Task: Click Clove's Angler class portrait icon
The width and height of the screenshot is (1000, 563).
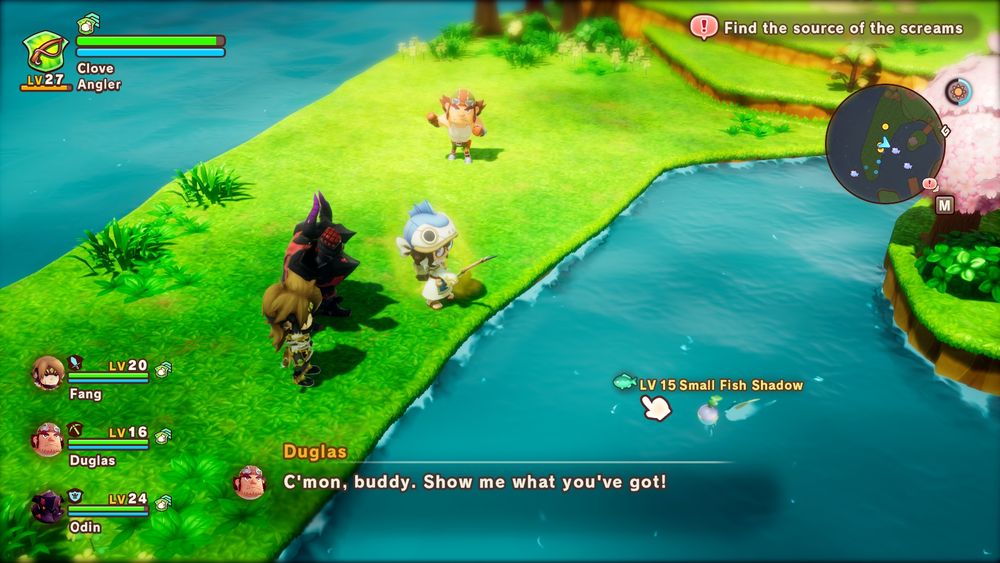Action: 45,51
